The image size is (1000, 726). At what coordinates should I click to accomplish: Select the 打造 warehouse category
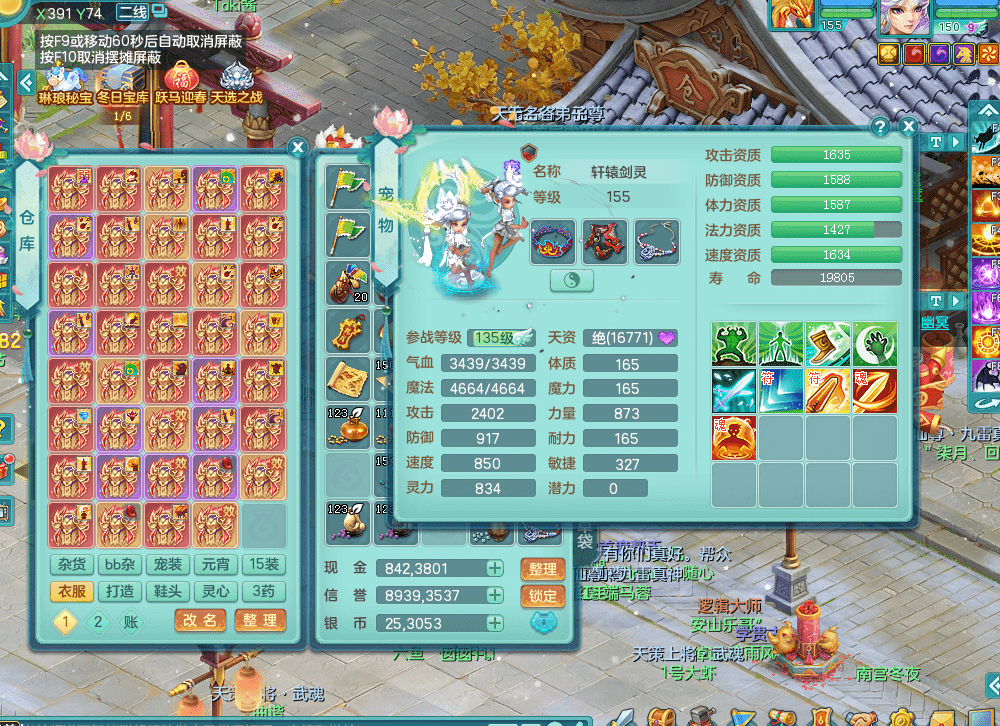pyautogui.click(x=120, y=591)
